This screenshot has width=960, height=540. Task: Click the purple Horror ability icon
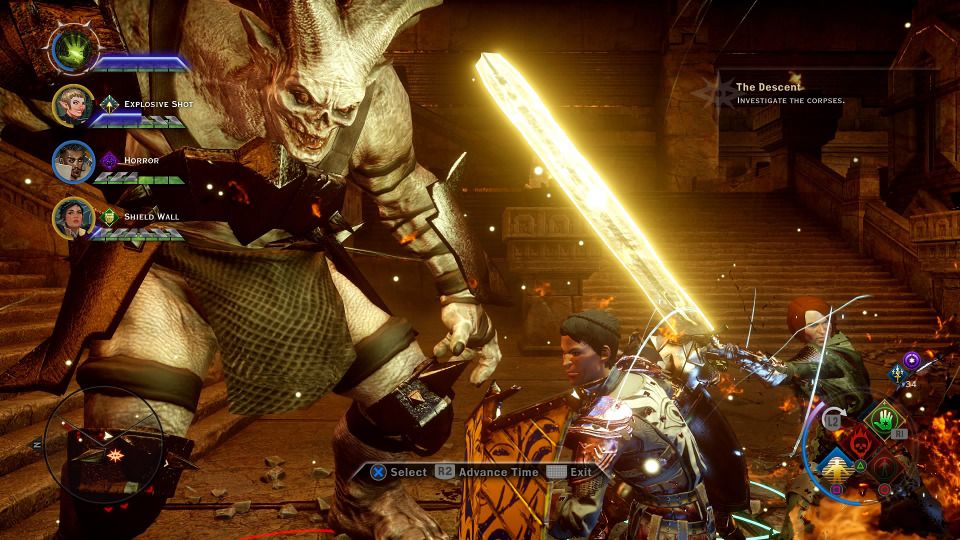110,158
